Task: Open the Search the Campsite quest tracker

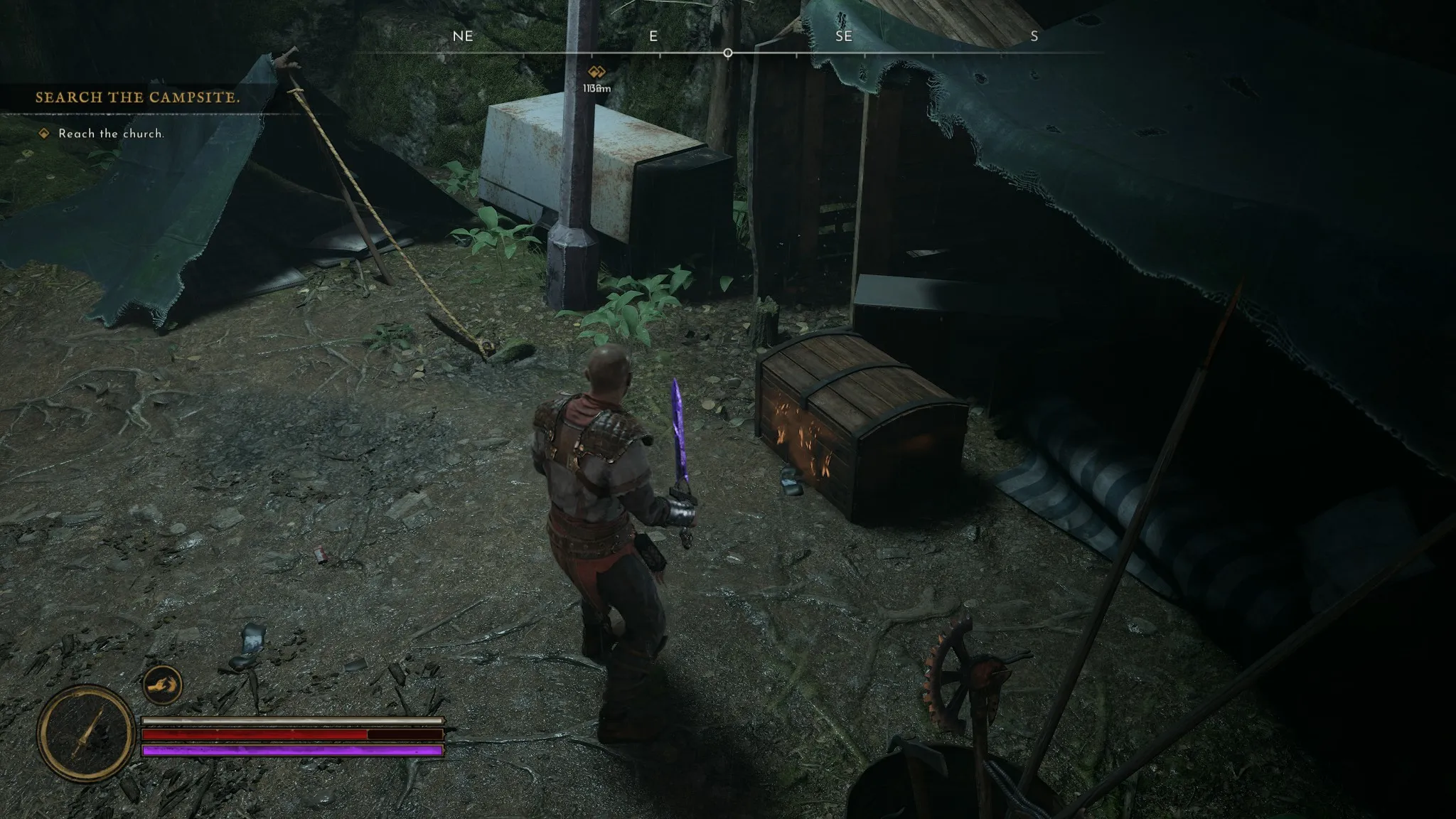Action: click(x=137, y=97)
